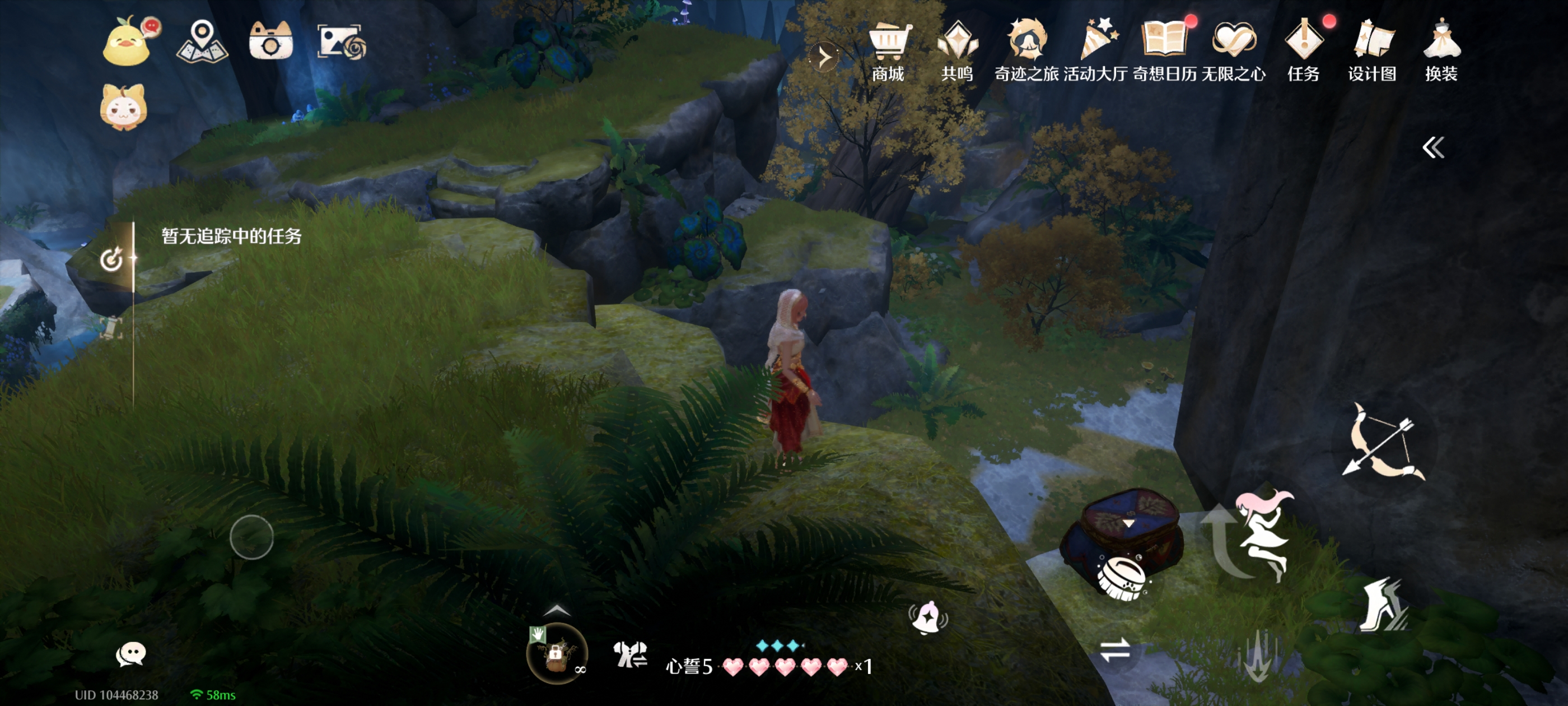Open the cat-ear camera

click(x=271, y=41)
